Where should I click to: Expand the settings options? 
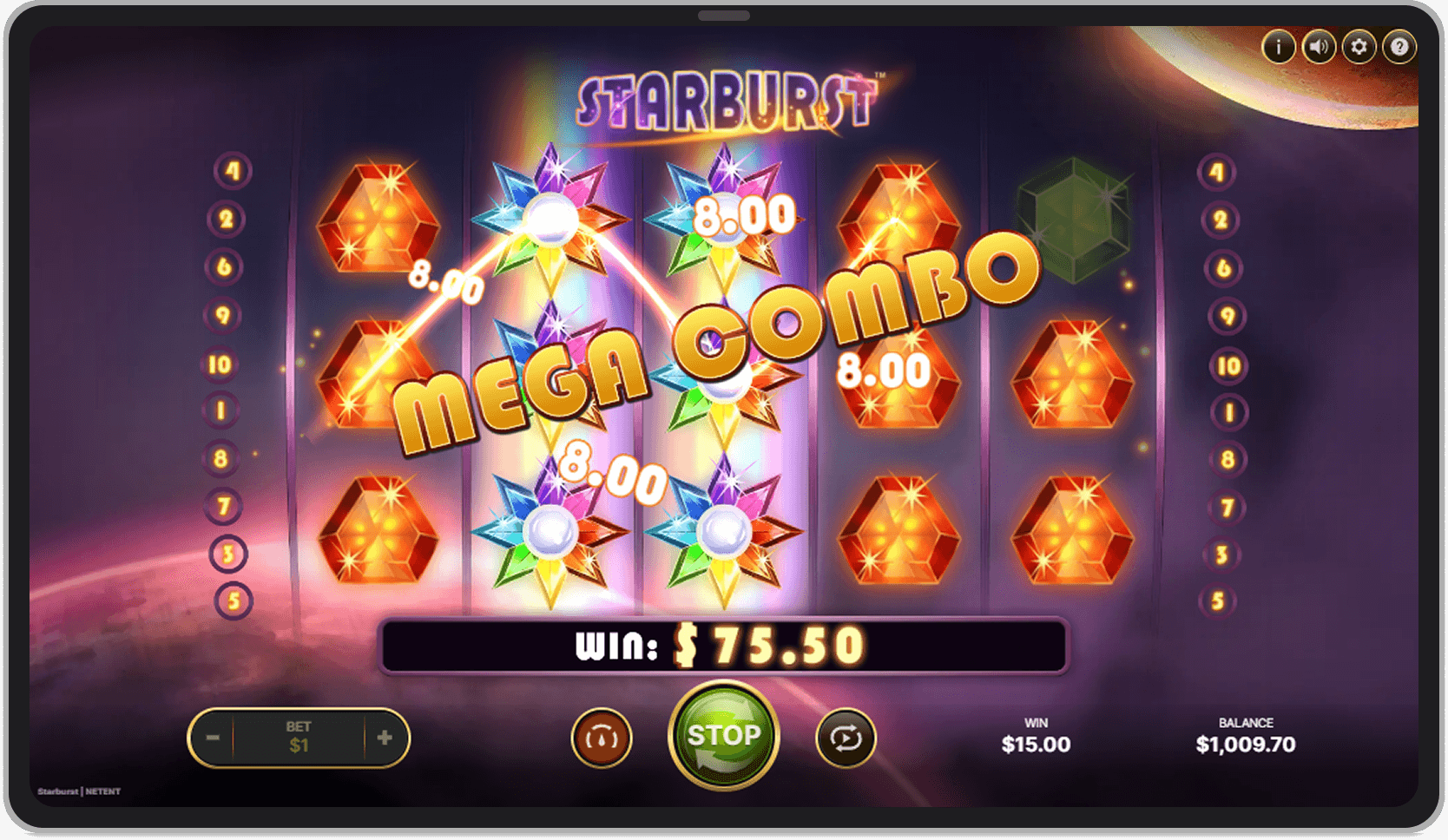[x=1359, y=48]
